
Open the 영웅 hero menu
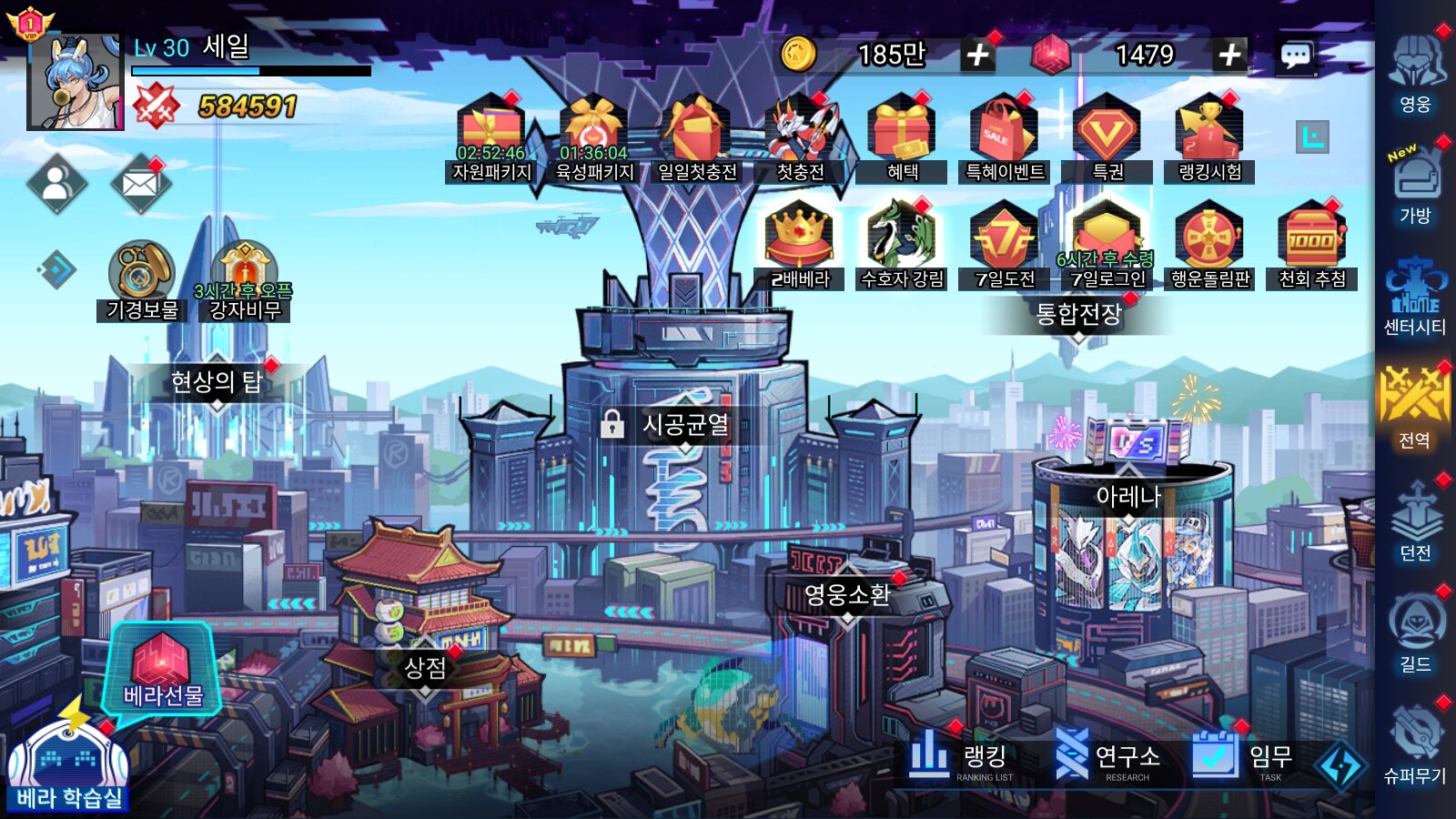click(1415, 73)
